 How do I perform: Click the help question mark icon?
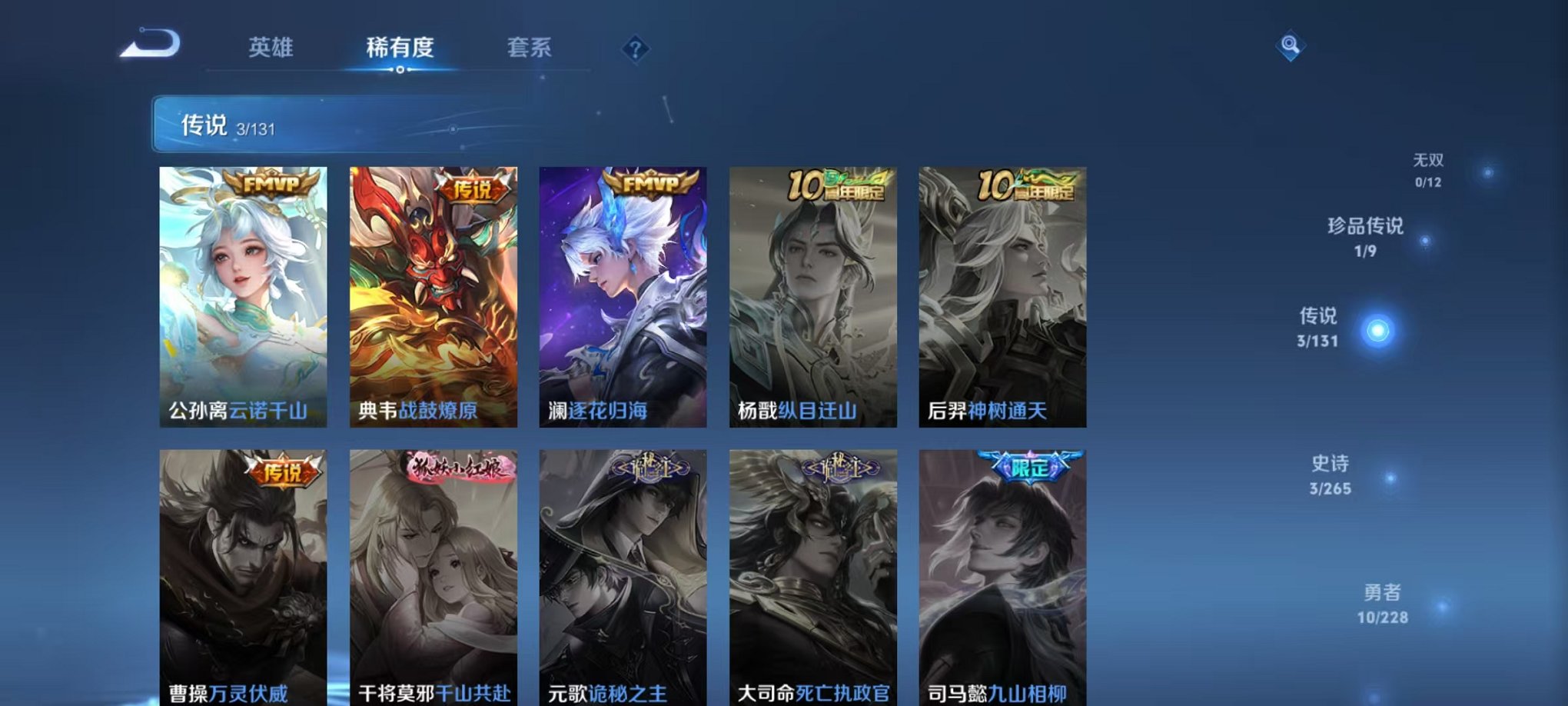(635, 48)
